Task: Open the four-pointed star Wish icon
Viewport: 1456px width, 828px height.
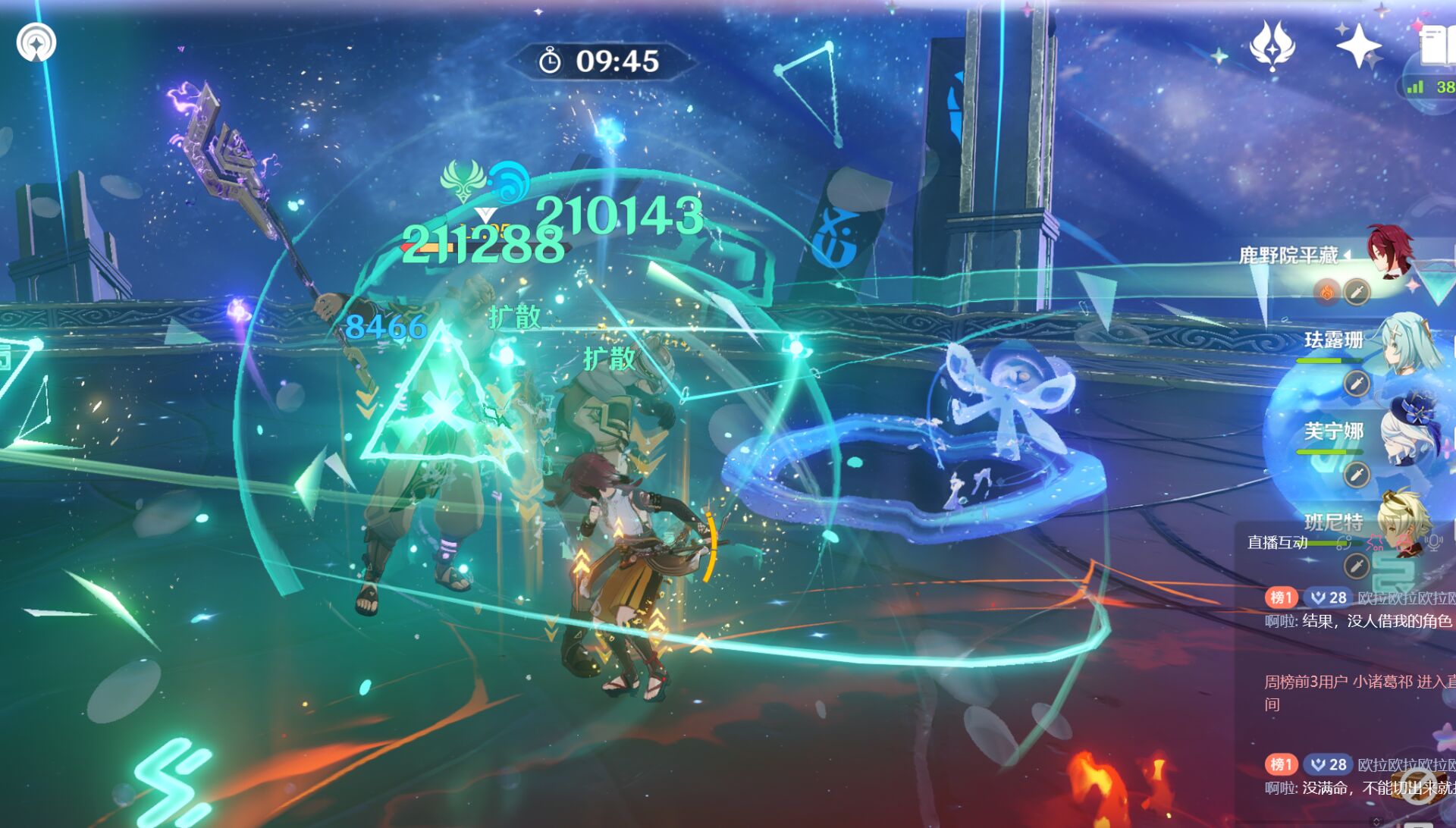Action: click(1358, 45)
